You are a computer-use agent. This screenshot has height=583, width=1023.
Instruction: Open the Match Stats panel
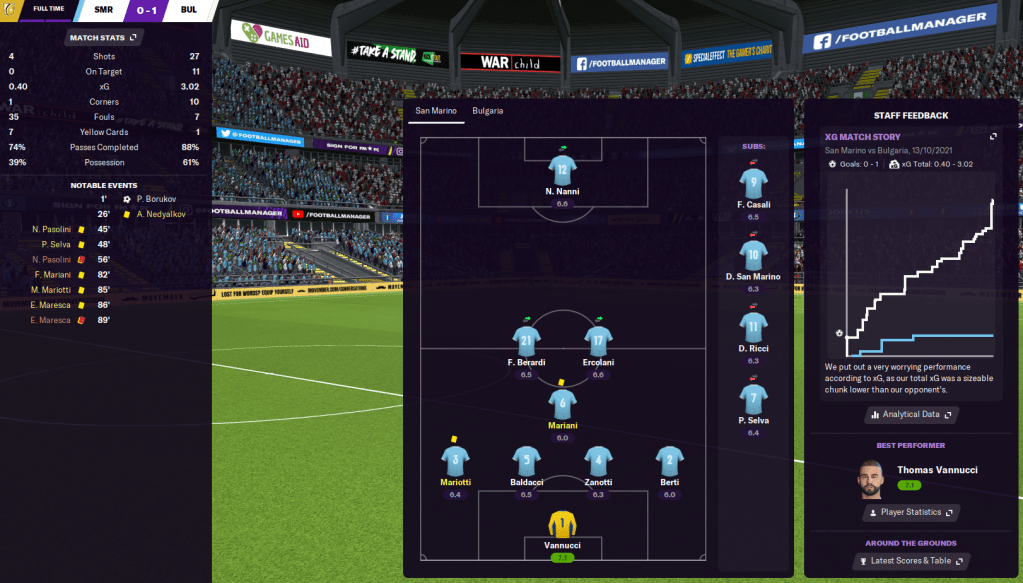[104, 38]
